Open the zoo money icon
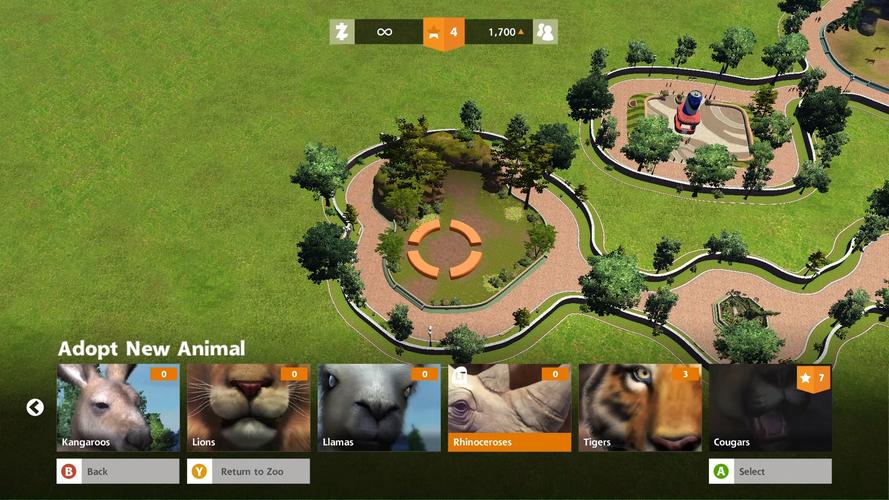 (x=342, y=32)
